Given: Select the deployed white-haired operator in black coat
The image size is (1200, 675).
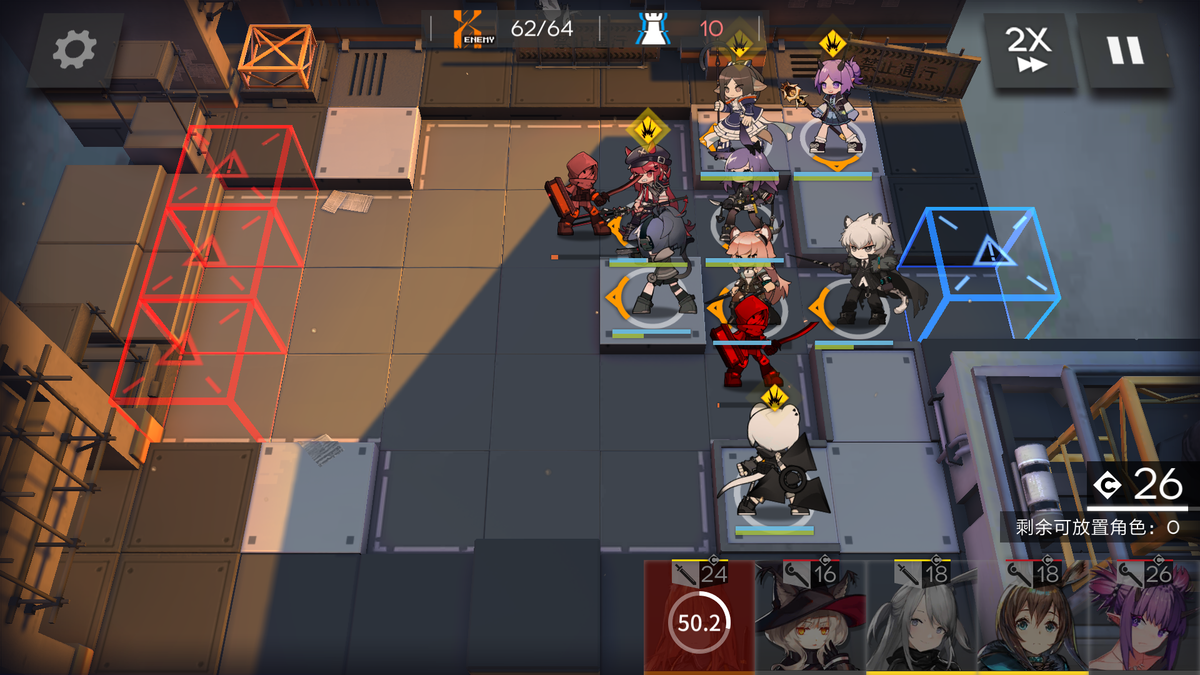Looking at the screenshot, I should (773, 470).
